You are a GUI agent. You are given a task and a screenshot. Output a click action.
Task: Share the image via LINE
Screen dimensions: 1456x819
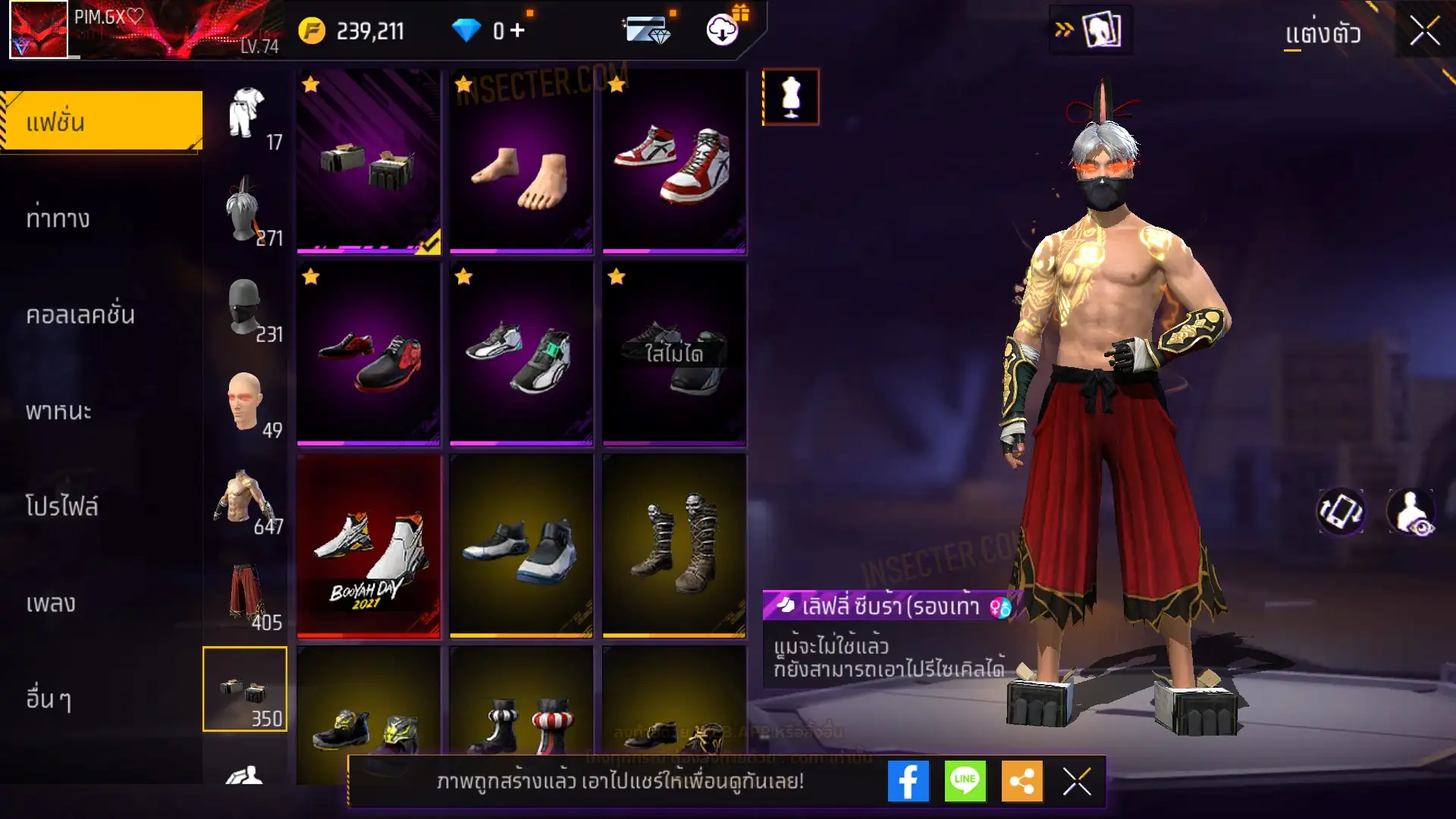[x=965, y=781]
